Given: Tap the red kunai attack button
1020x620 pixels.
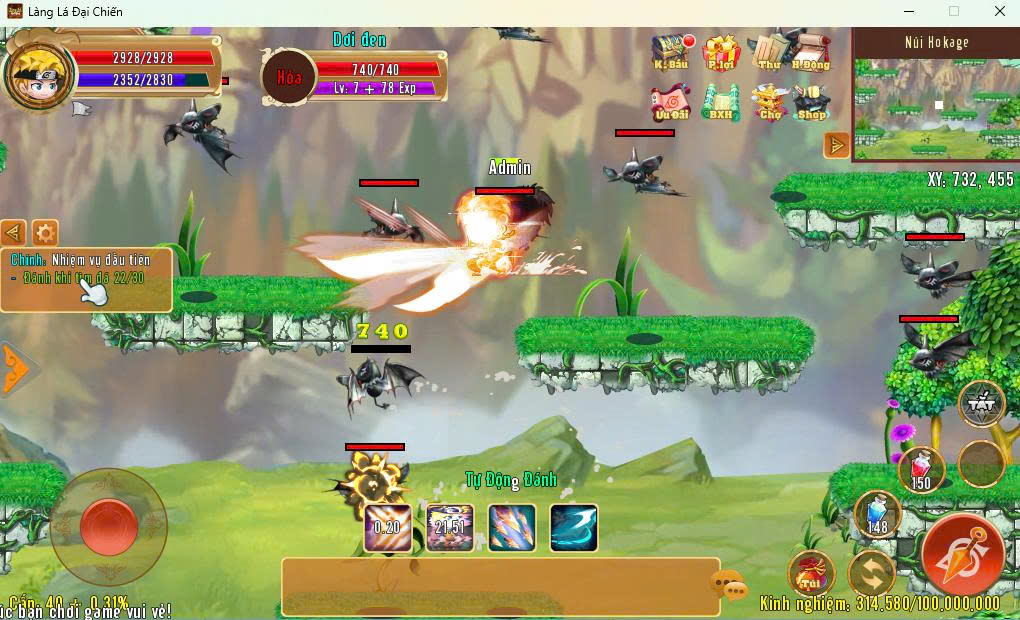Looking at the screenshot, I should (963, 555).
